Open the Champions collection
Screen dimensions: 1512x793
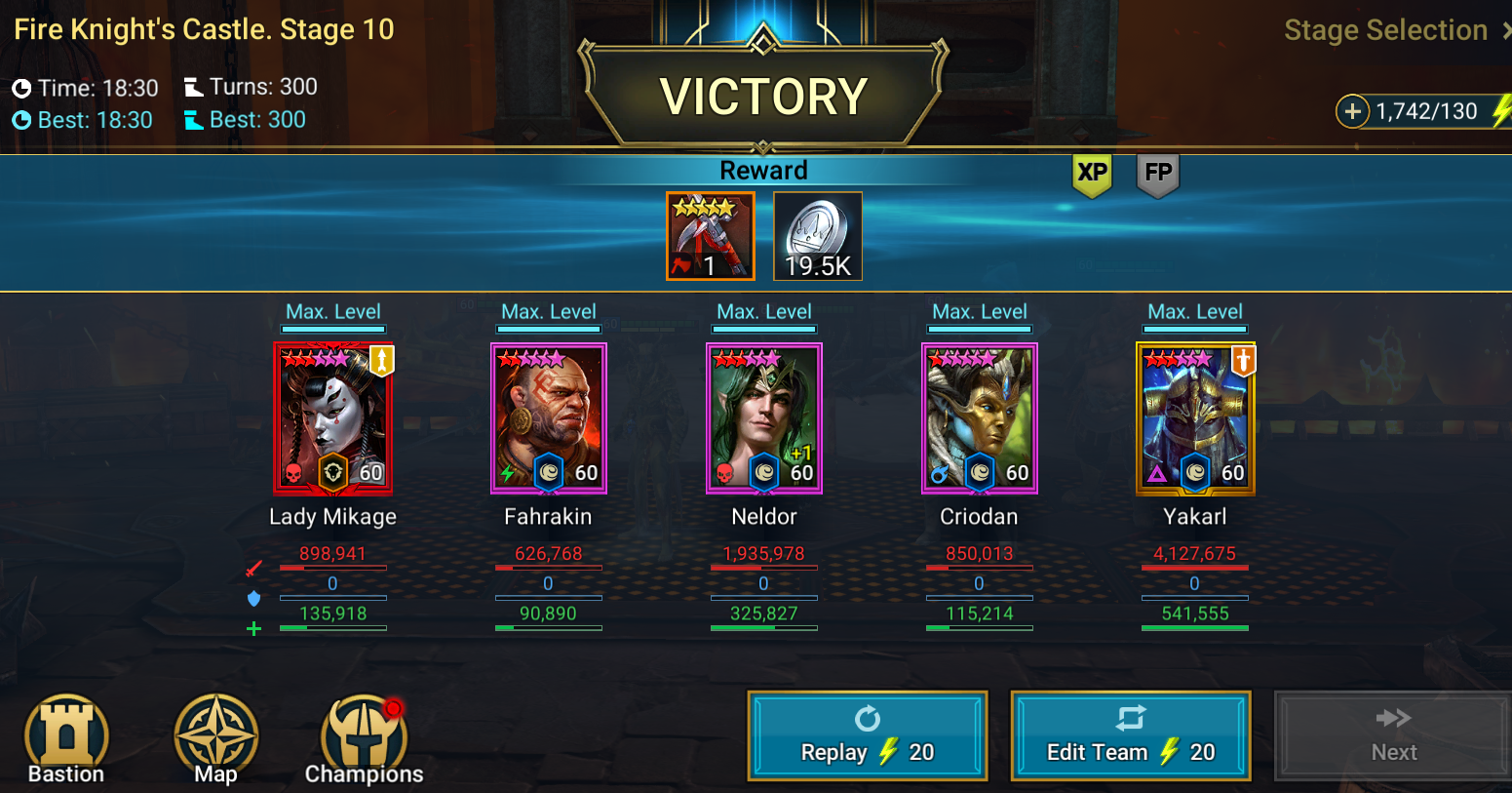364,739
